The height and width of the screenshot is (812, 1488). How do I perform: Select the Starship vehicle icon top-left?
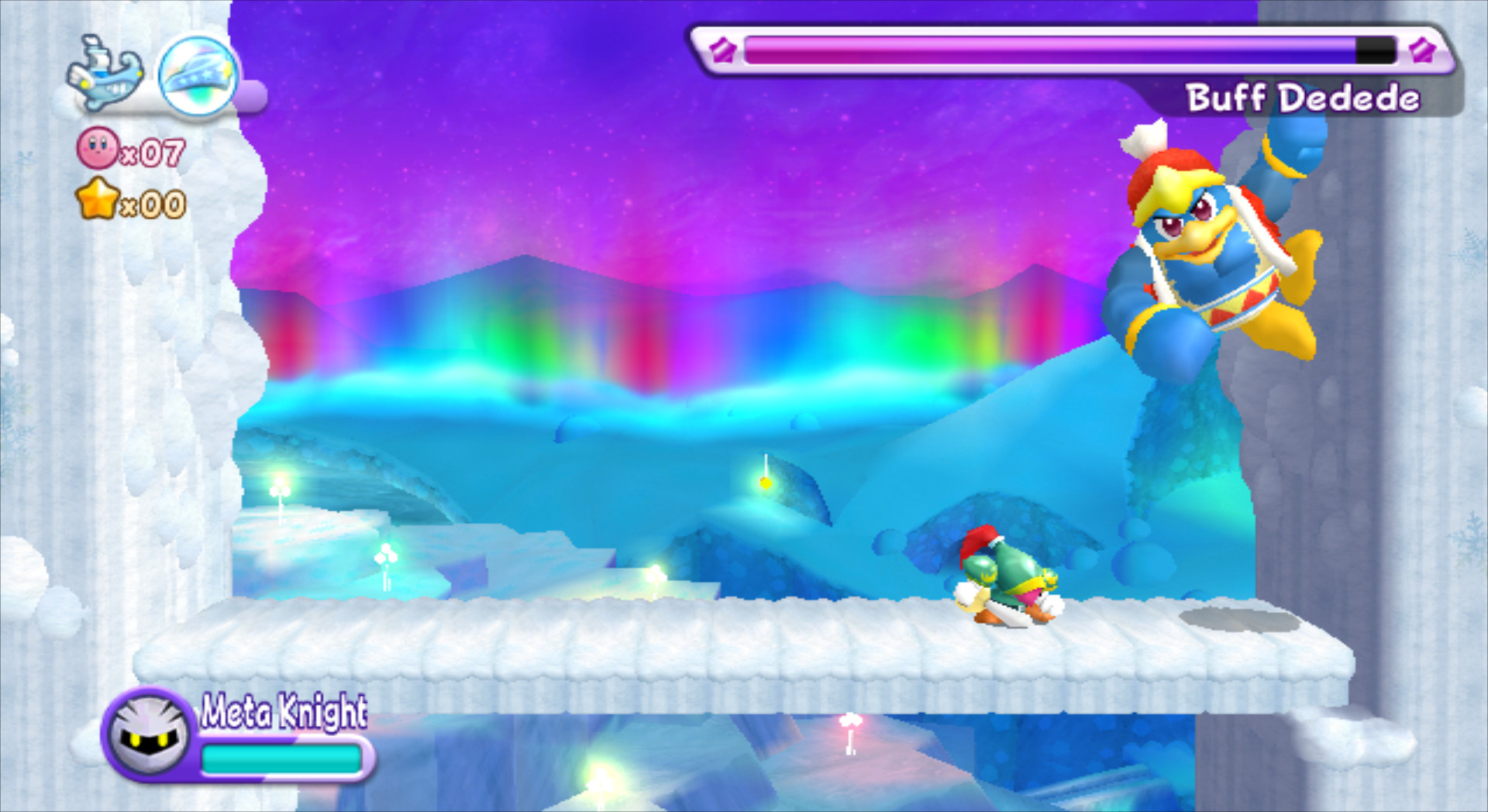coord(105,74)
